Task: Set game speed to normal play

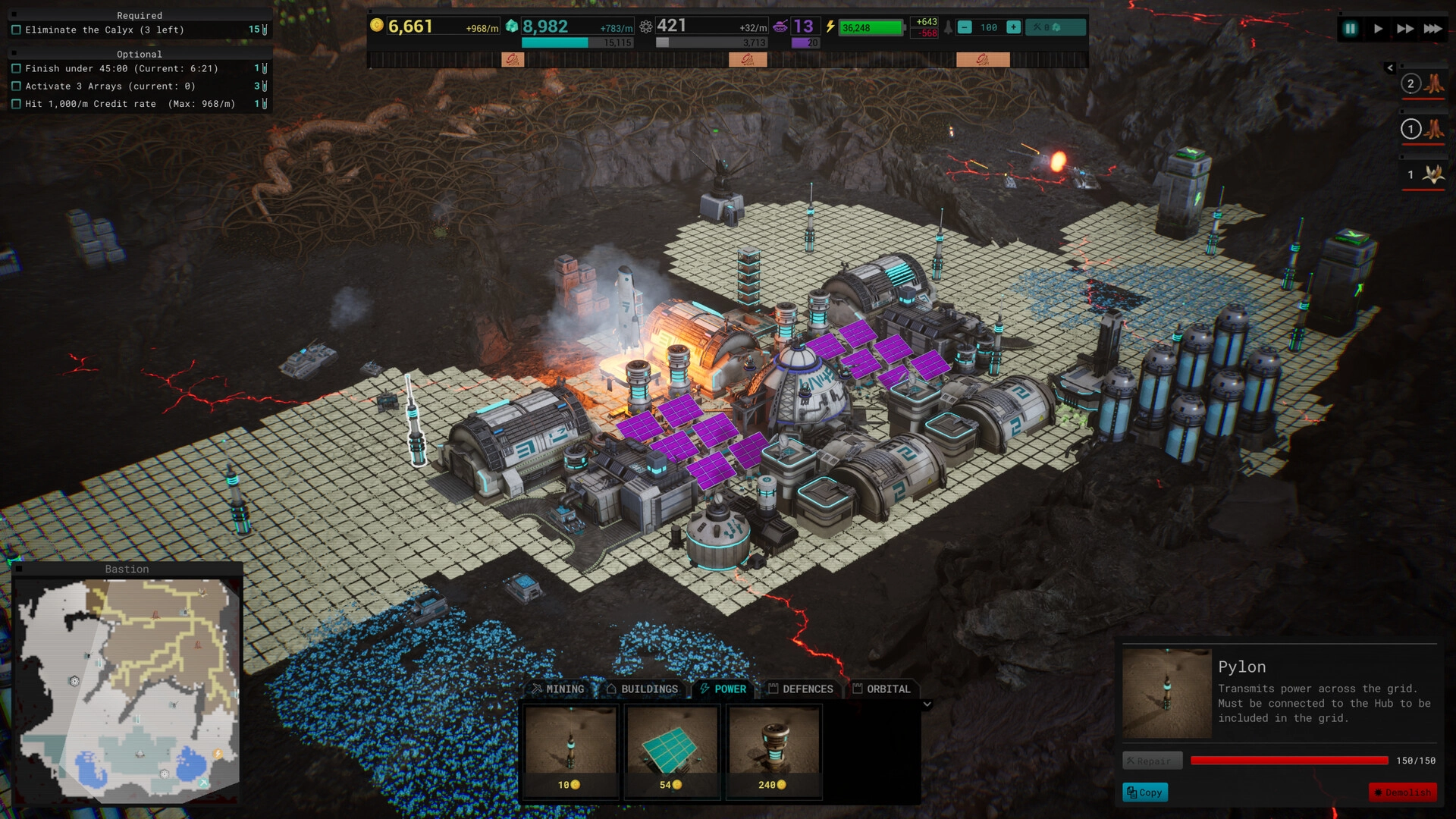Action: pyautogui.click(x=1378, y=29)
